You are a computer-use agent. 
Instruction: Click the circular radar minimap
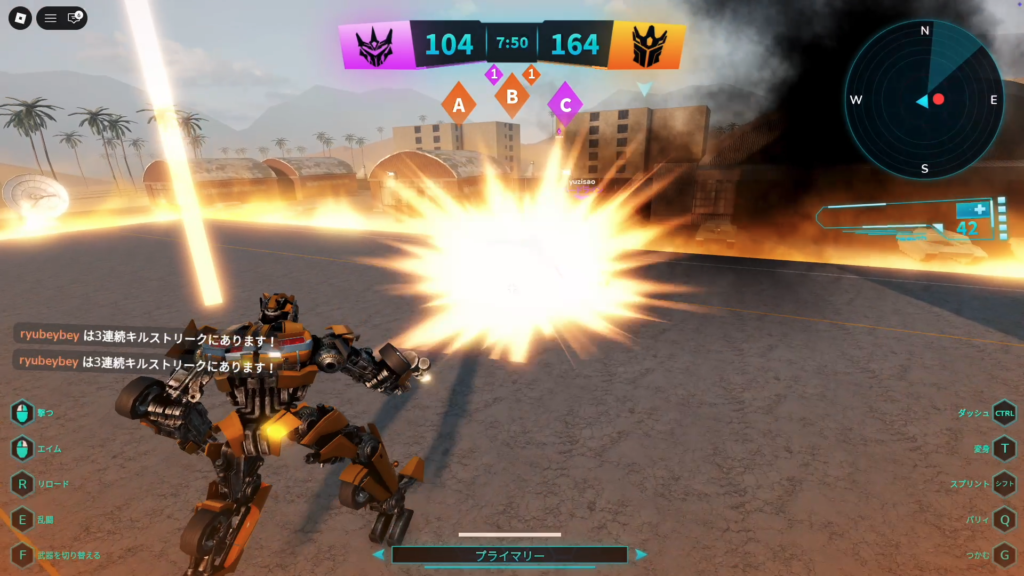click(924, 100)
